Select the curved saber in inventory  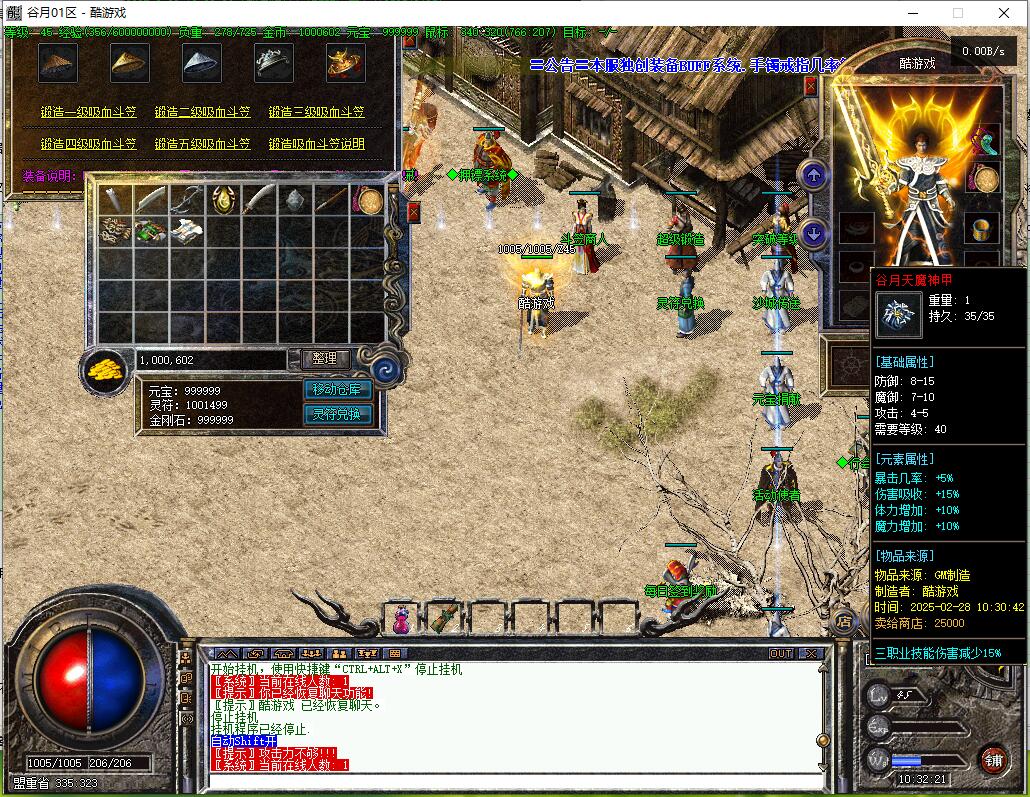260,200
